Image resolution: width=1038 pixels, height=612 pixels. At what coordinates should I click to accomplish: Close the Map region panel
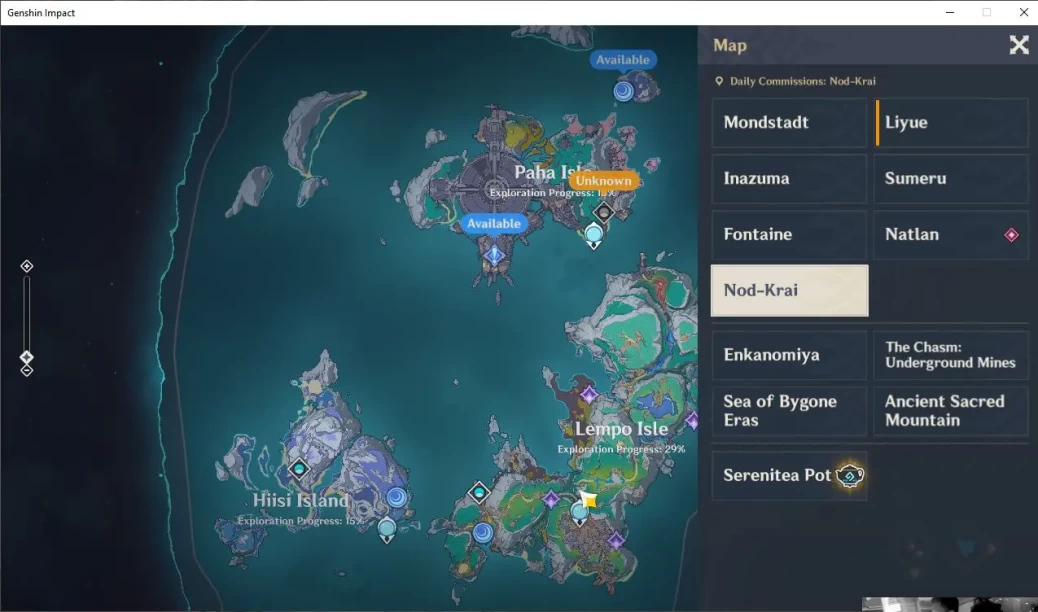[1019, 45]
